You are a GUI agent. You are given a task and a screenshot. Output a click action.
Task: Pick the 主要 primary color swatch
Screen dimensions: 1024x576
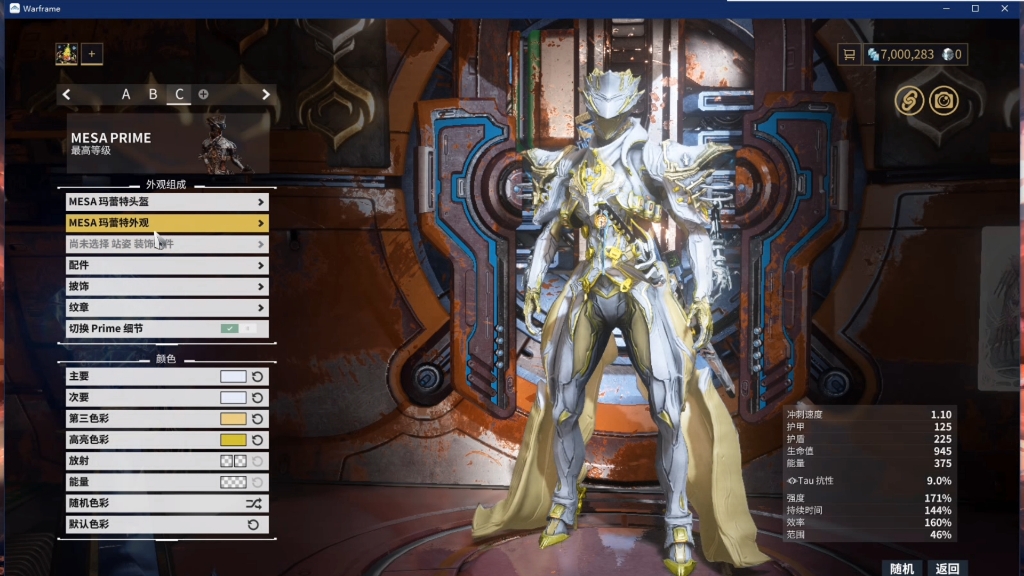pos(233,377)
